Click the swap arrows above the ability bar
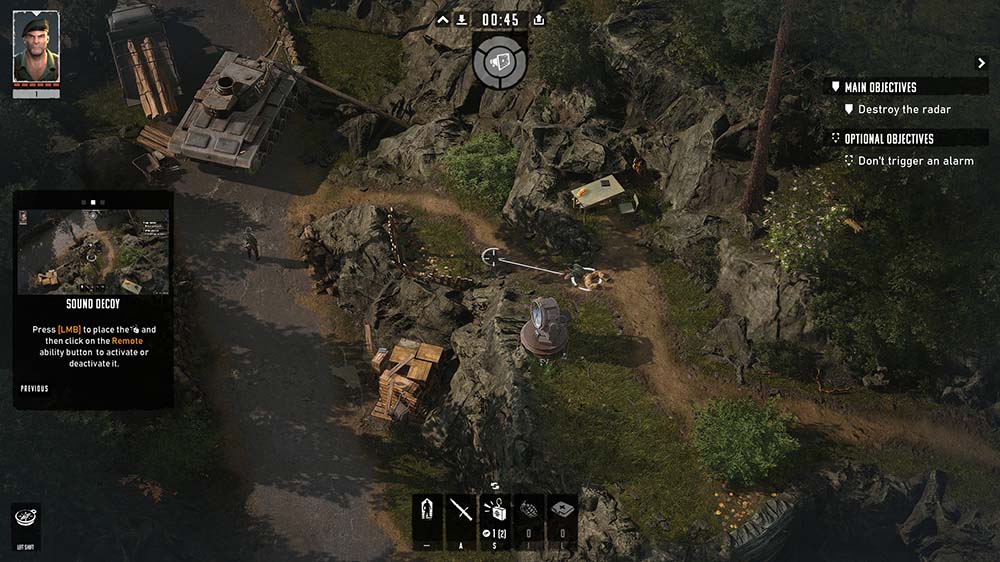The image size is (1000, 562). coord(495,486)
